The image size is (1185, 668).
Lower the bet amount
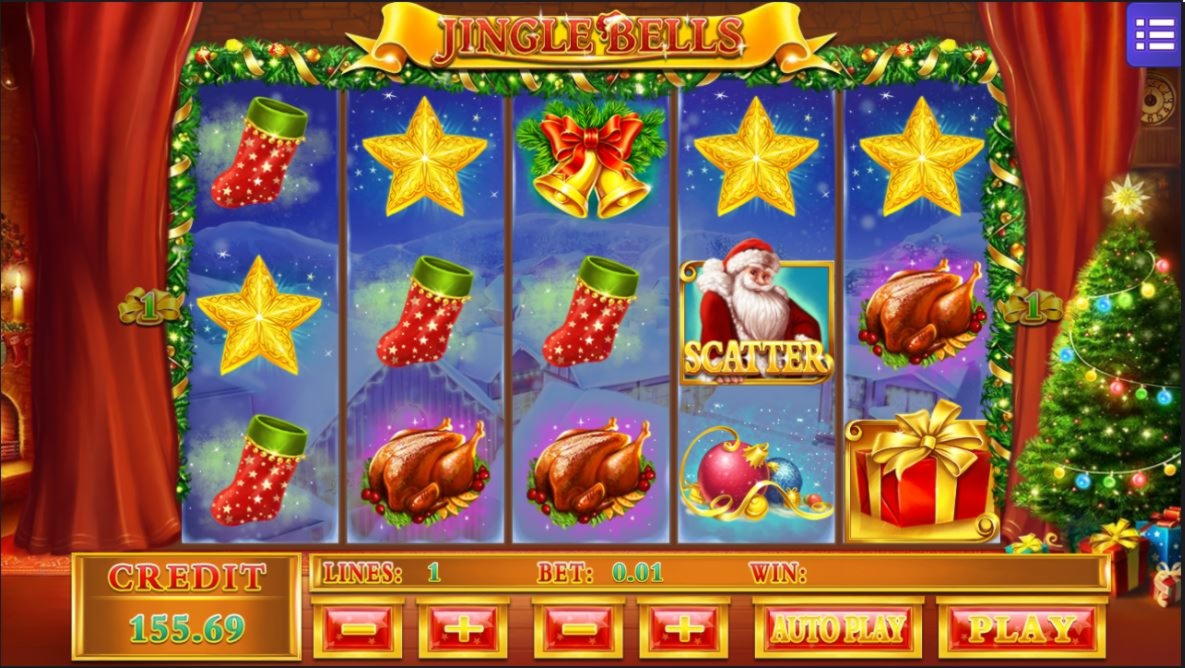click(x=578, y=629)
